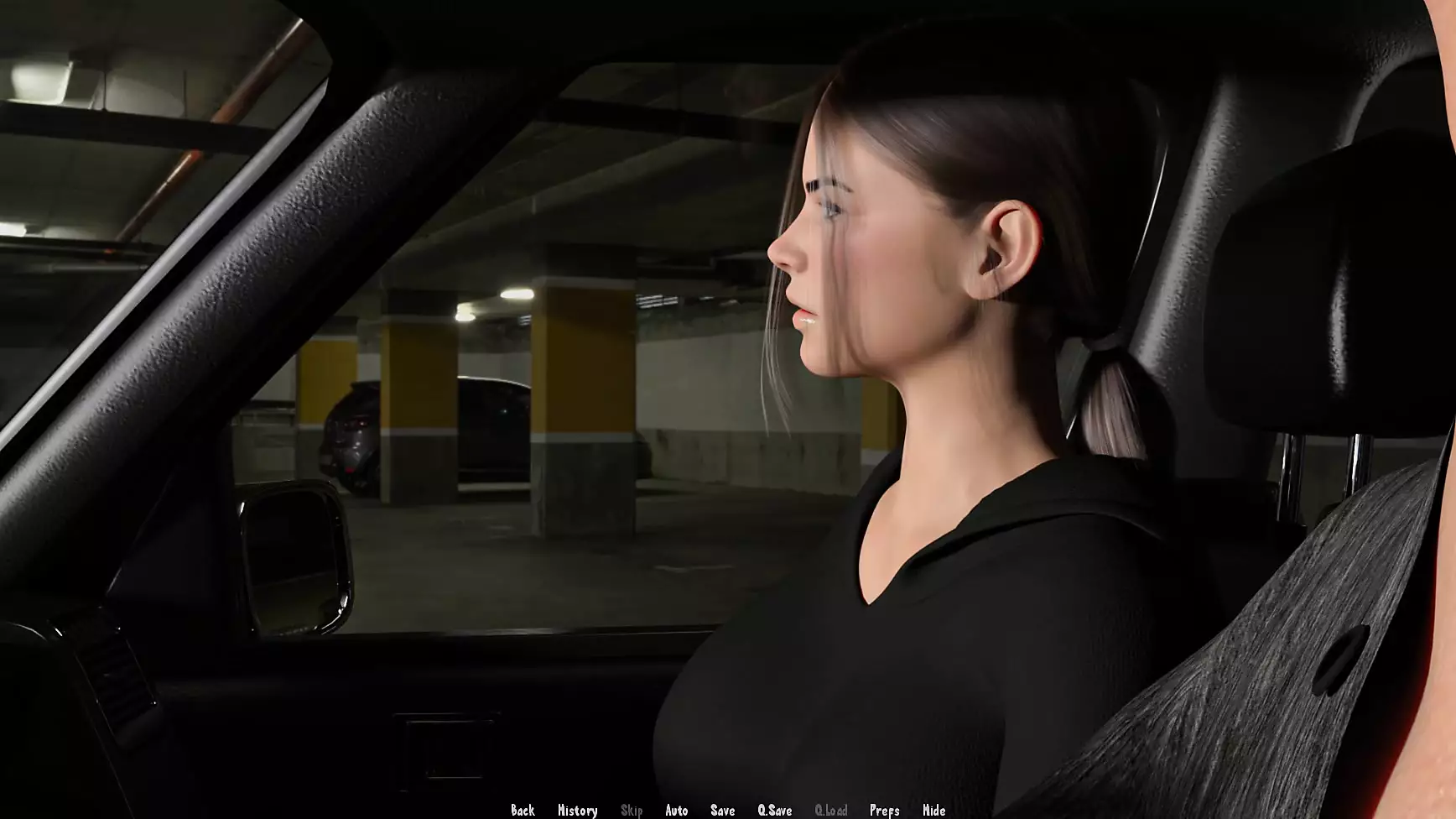The height and width of the screenshot is (819, 1456).
Task: Turn on Auto advance mode
Action: click(676, 810)
